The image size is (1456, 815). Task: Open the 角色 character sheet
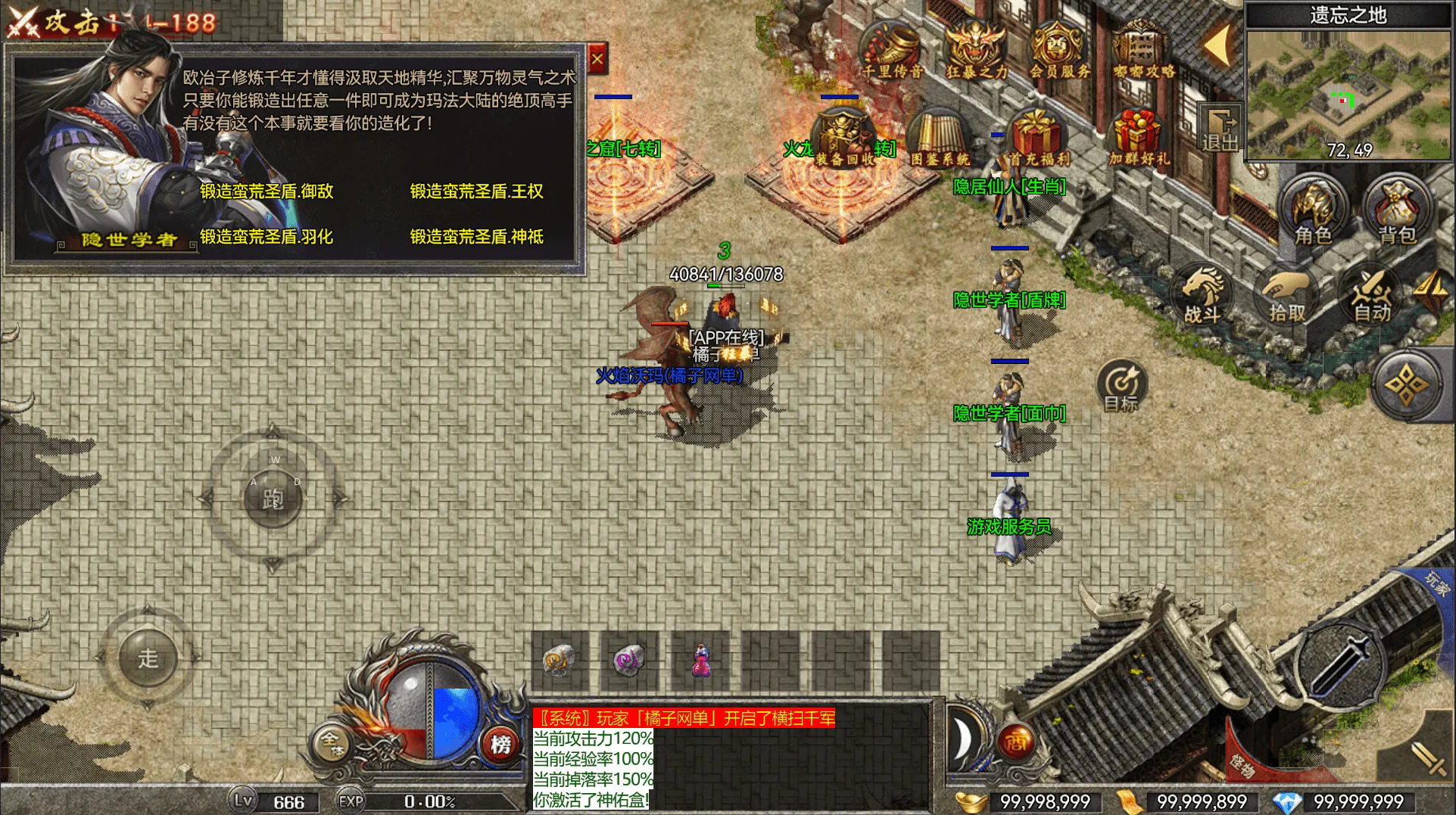click(x=1313, y=212)
